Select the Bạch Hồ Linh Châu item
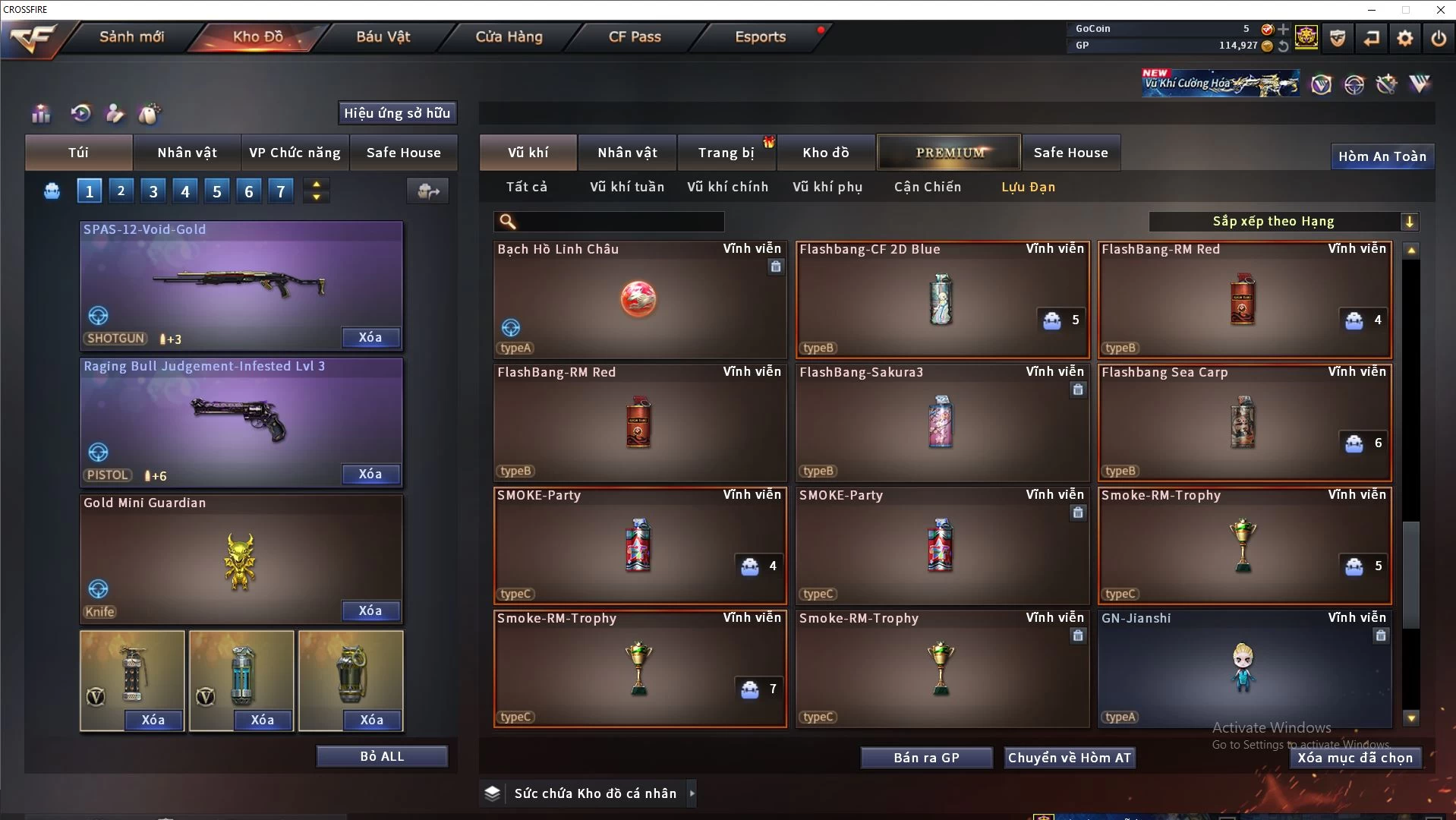This screenshot has width=1456, height=820. 639,299
